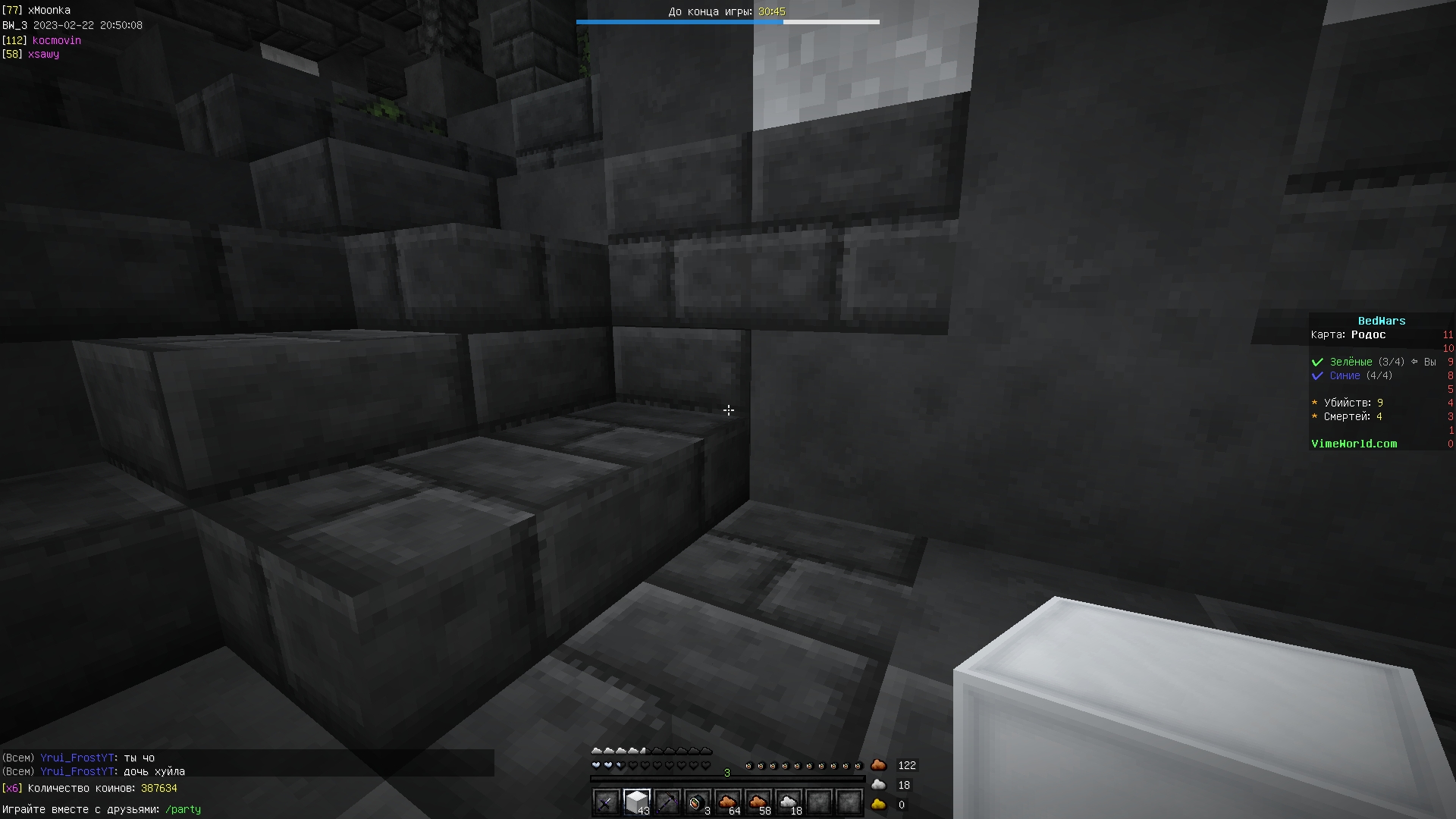Select the stack of 58 bronze in the hotbar
The image size is (1456, 819).
click(x=758, y=802)
